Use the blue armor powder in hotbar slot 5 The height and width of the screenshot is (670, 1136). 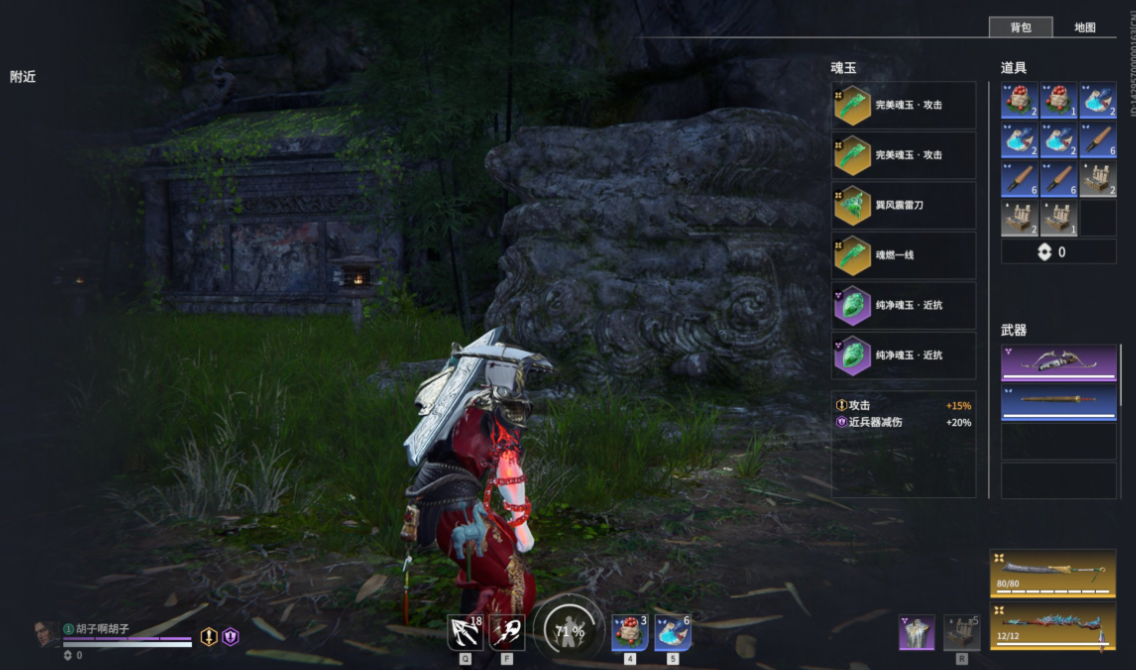pyautogui.click(x=673, y=633)
